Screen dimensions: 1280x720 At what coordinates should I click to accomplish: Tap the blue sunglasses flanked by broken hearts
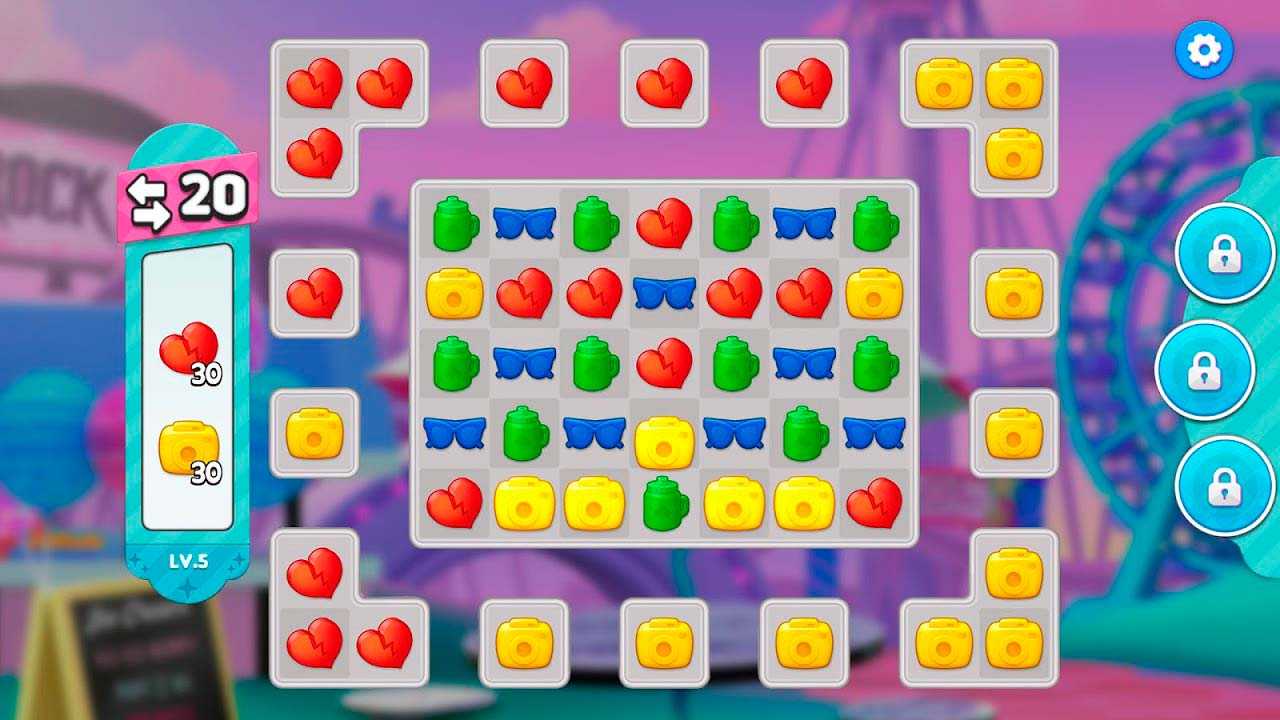coord(664,293)
